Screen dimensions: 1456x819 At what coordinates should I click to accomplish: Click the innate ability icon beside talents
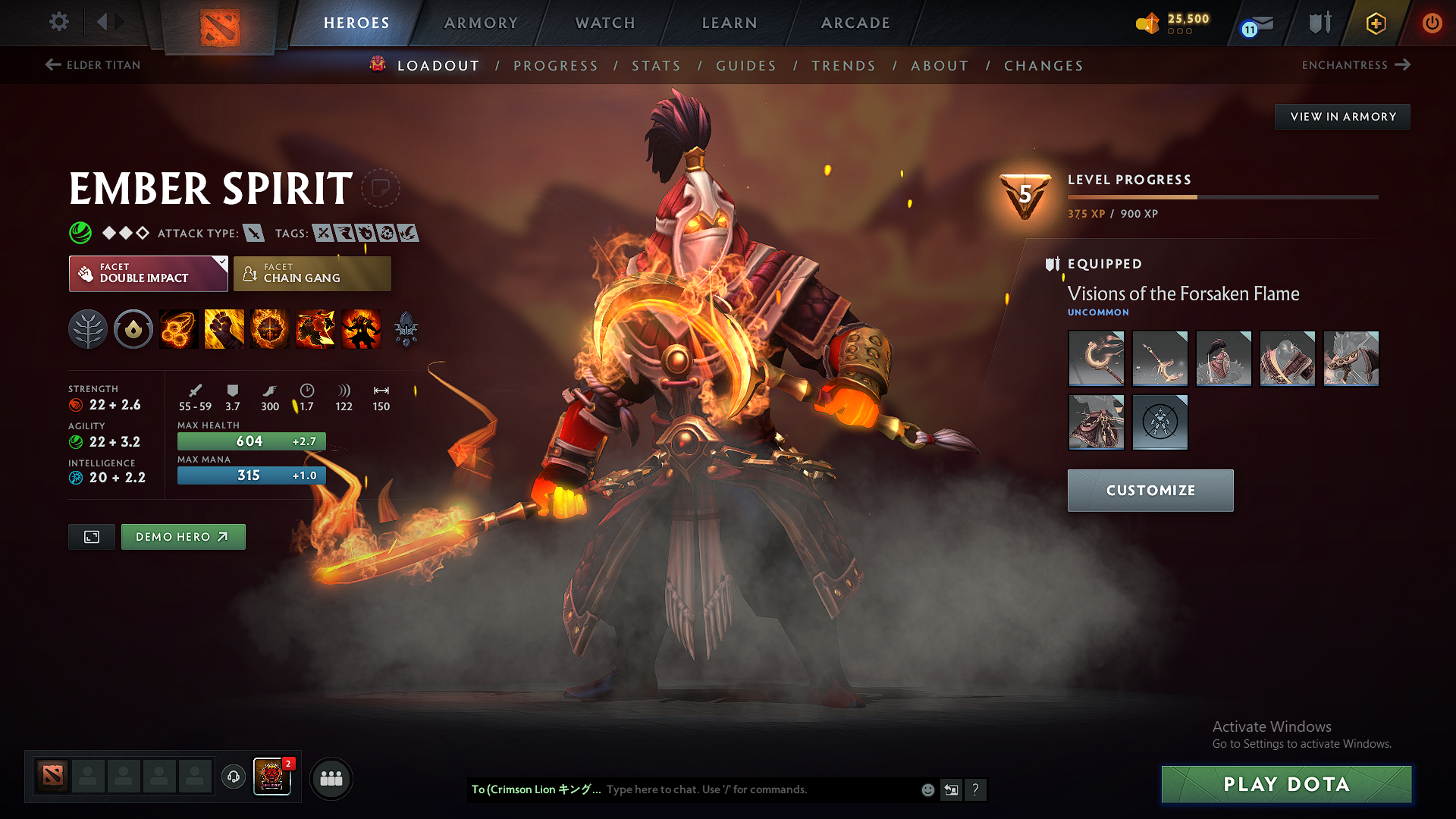(x=133, y=328)
